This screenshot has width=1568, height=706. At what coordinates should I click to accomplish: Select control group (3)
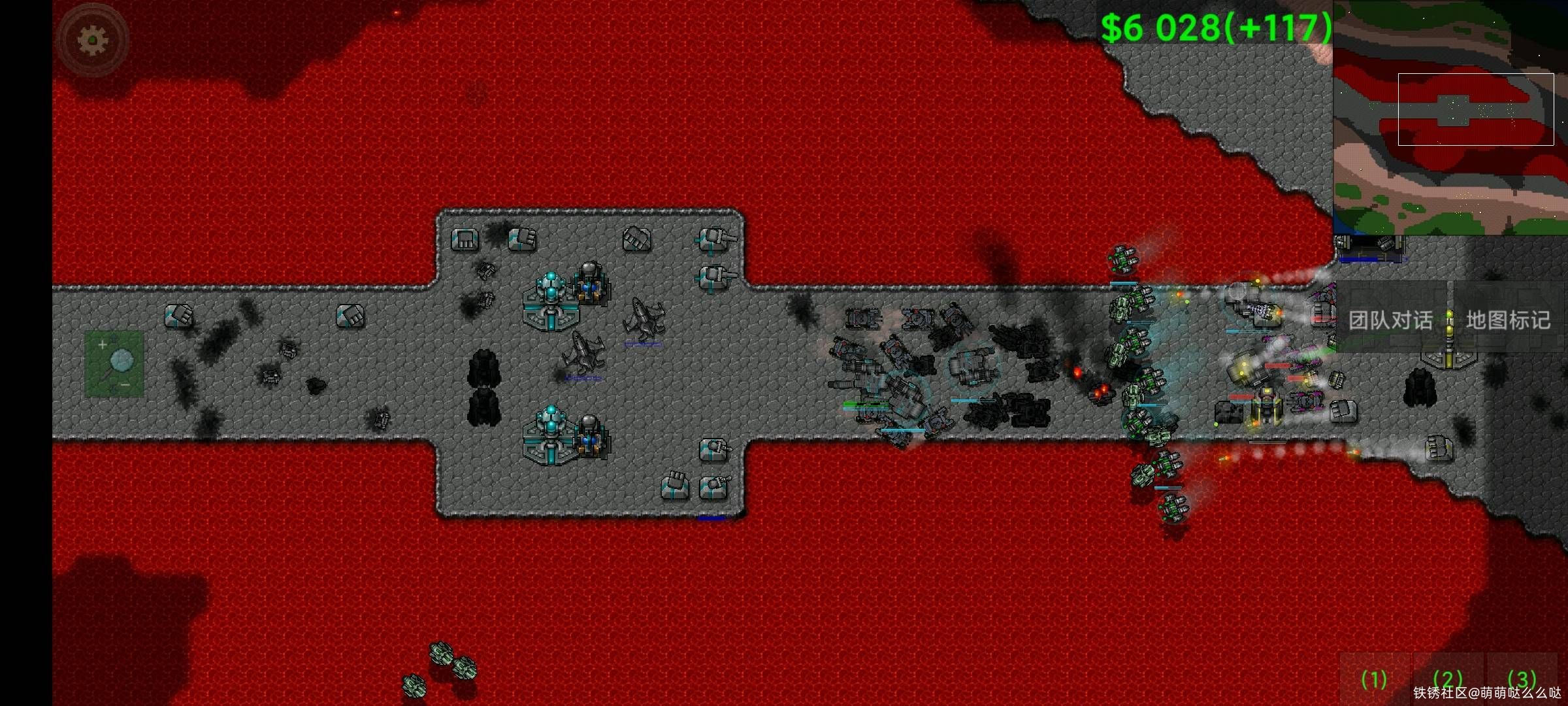[x=1522, y=679]
